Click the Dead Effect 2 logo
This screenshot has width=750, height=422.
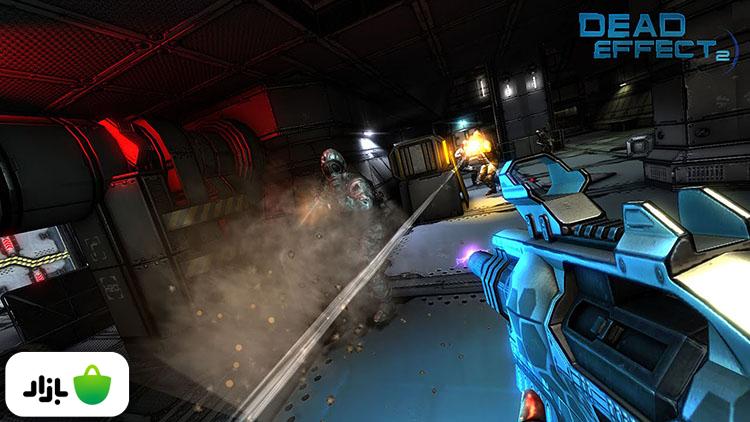660,37
